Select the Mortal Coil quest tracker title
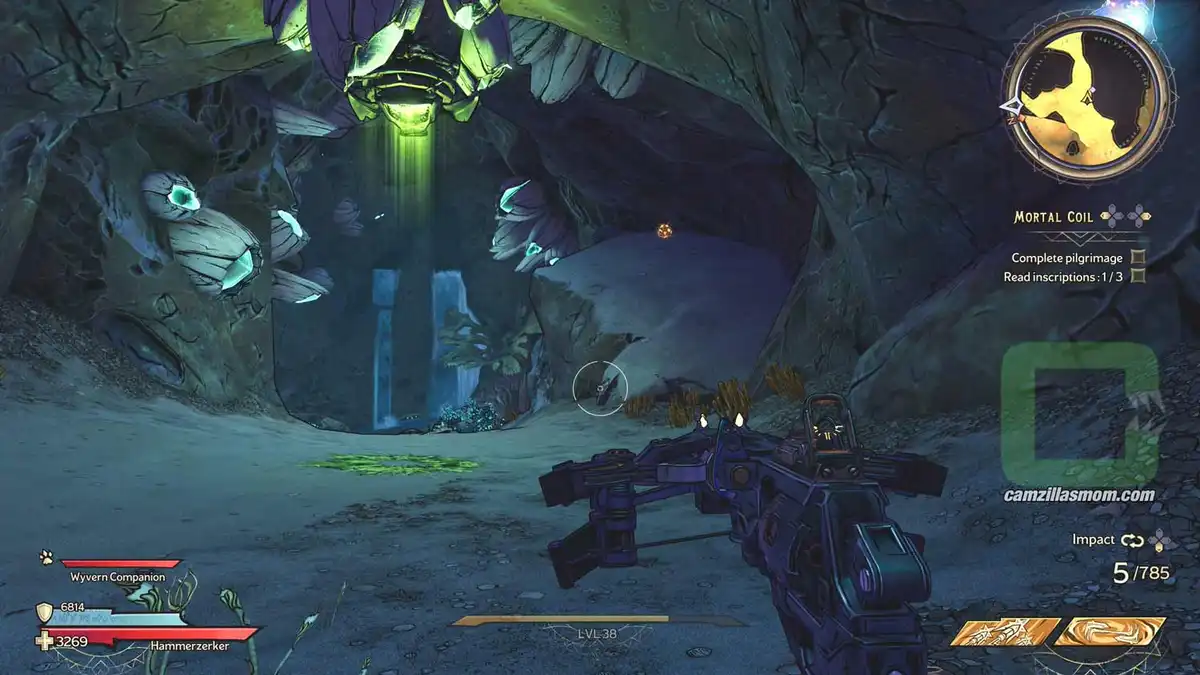Viewport: 1200px width, 675px height. tap(1054, 217)
